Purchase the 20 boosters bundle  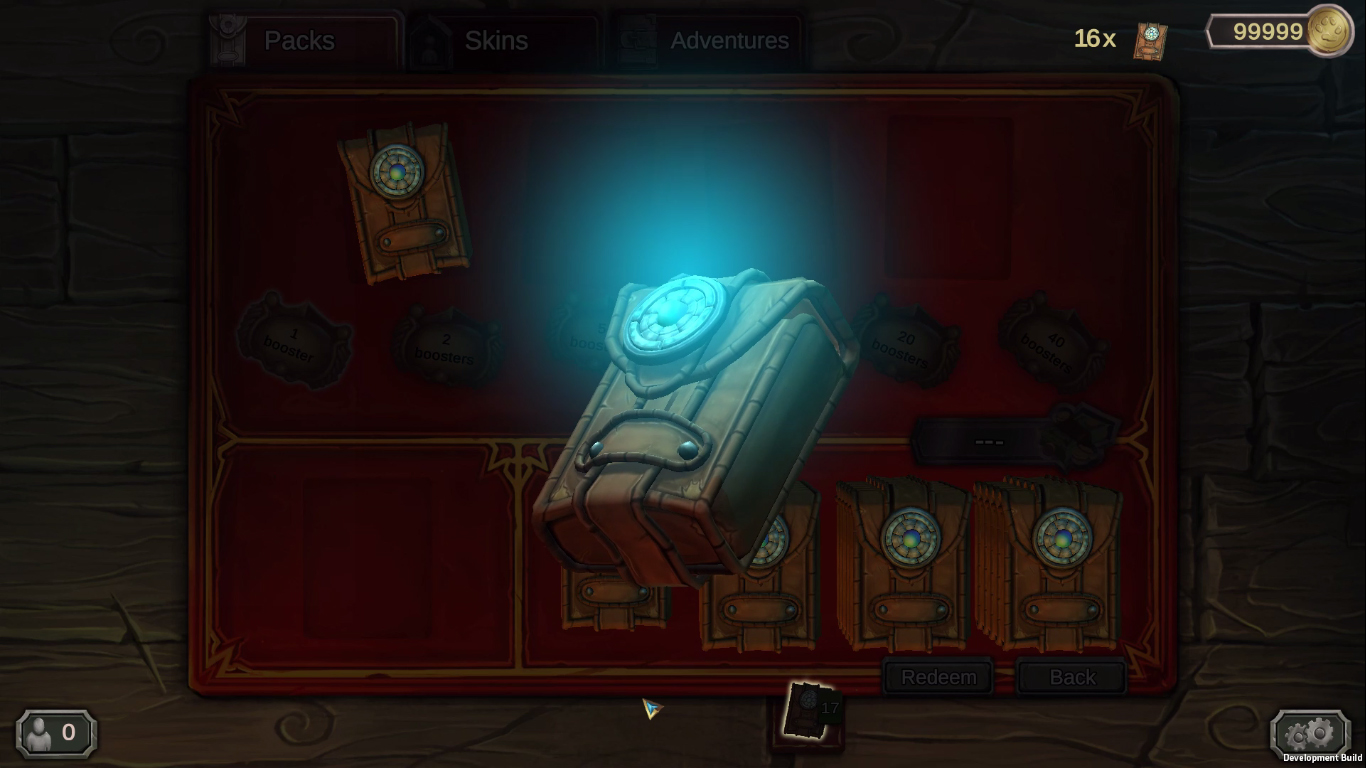(x=903, y=344)
